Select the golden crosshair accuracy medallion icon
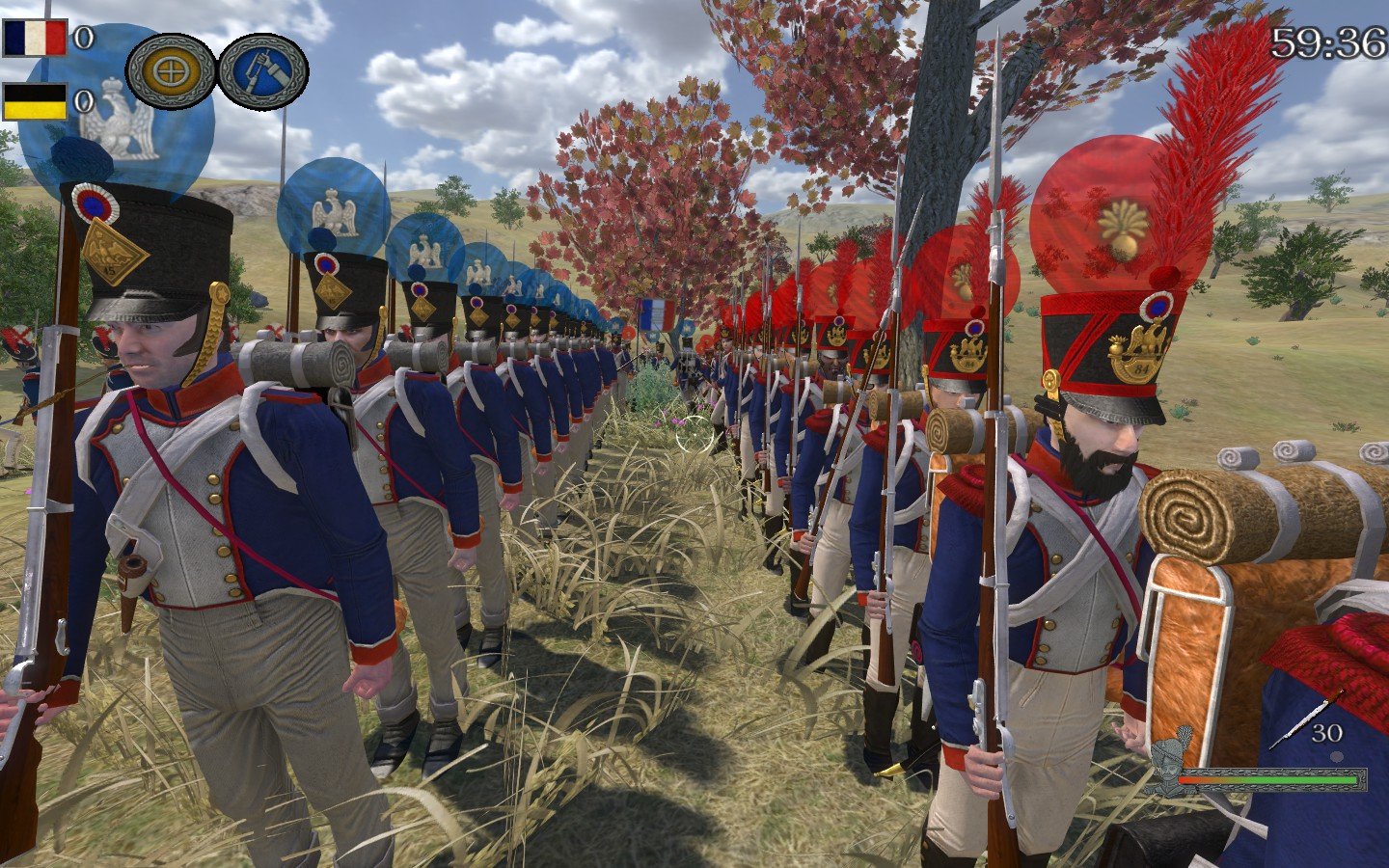The image size is (1389, 868). pyautogui.click(x=173, y=68)
